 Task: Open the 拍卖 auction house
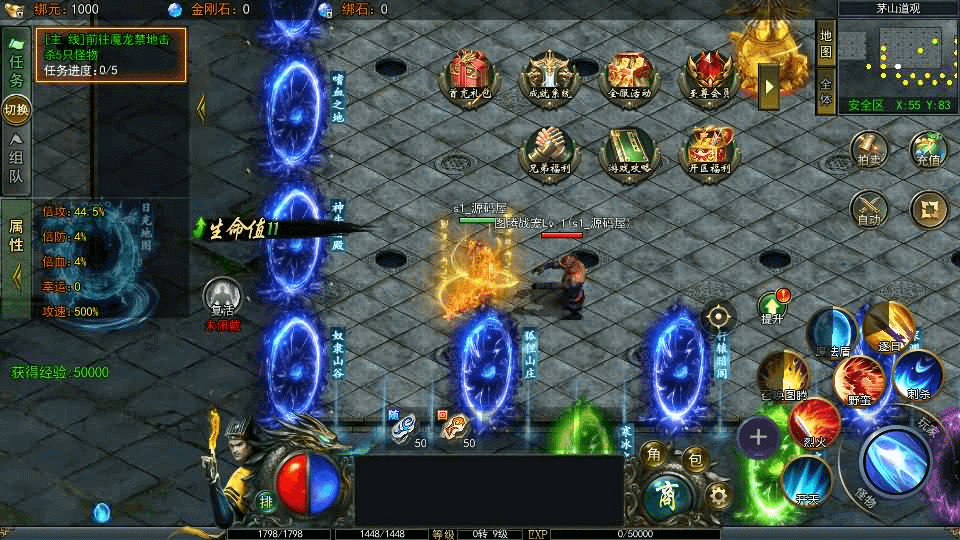869,149
